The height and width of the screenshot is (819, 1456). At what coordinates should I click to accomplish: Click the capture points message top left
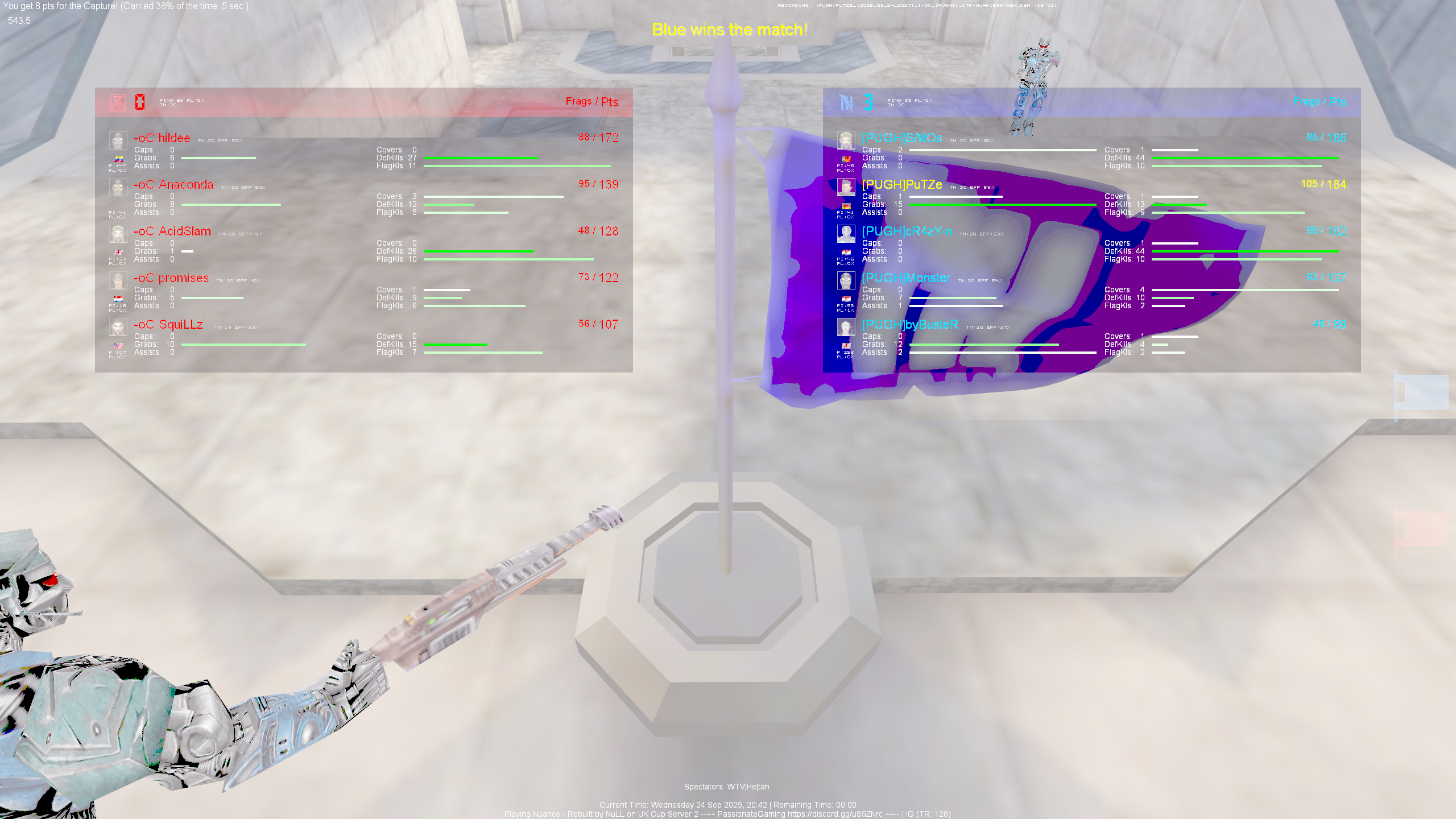coord(125,7)
